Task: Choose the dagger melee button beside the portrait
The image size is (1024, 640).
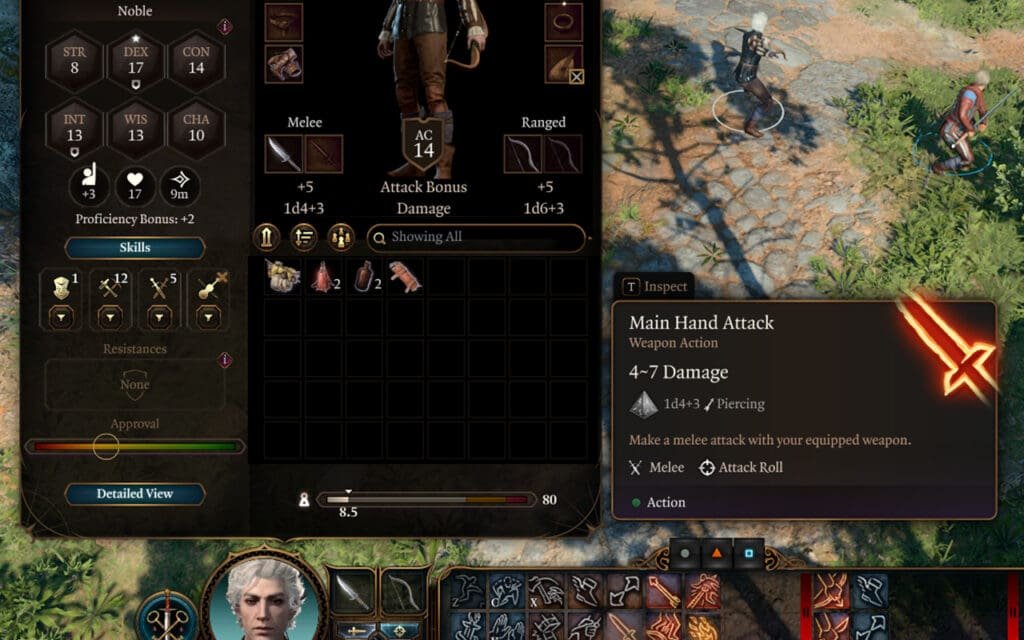Action: coord(352,593)
